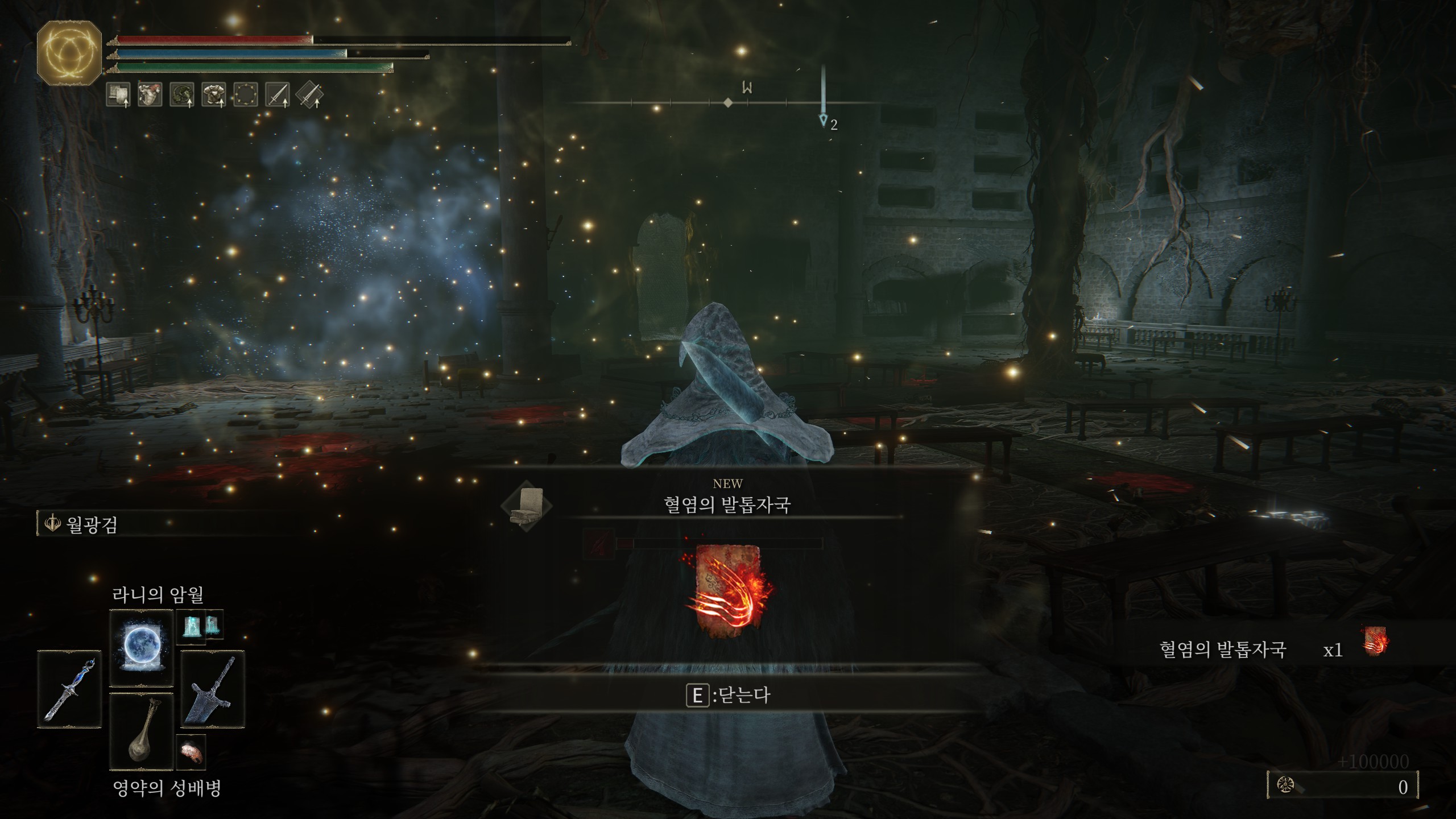The width and height of the screenshot is (1456, 819).
Task: Select the greatsword weapon slot
Action: [x=212, y=689]
